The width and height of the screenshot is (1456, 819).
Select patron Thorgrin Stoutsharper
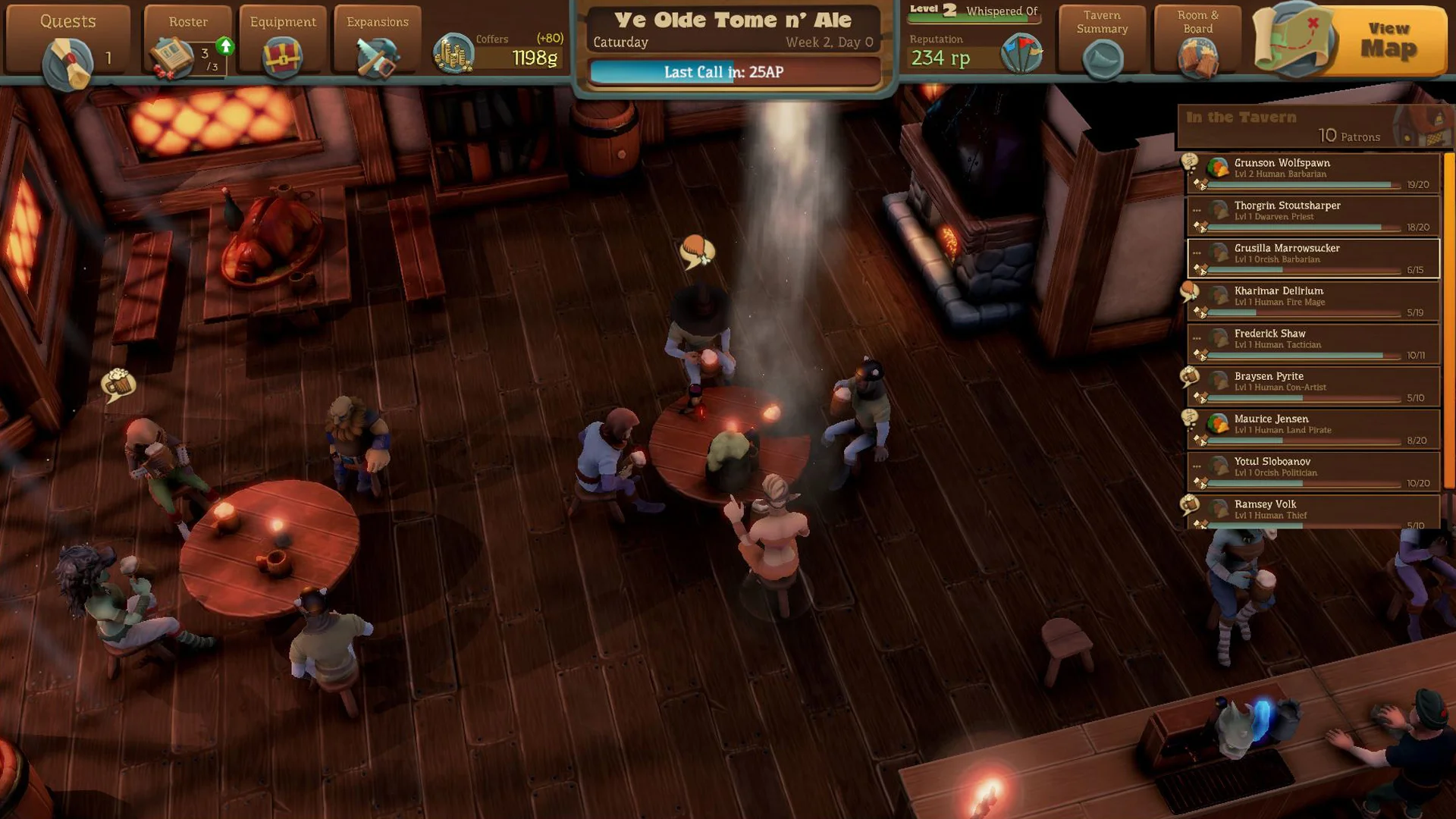tap(1313, 215)
